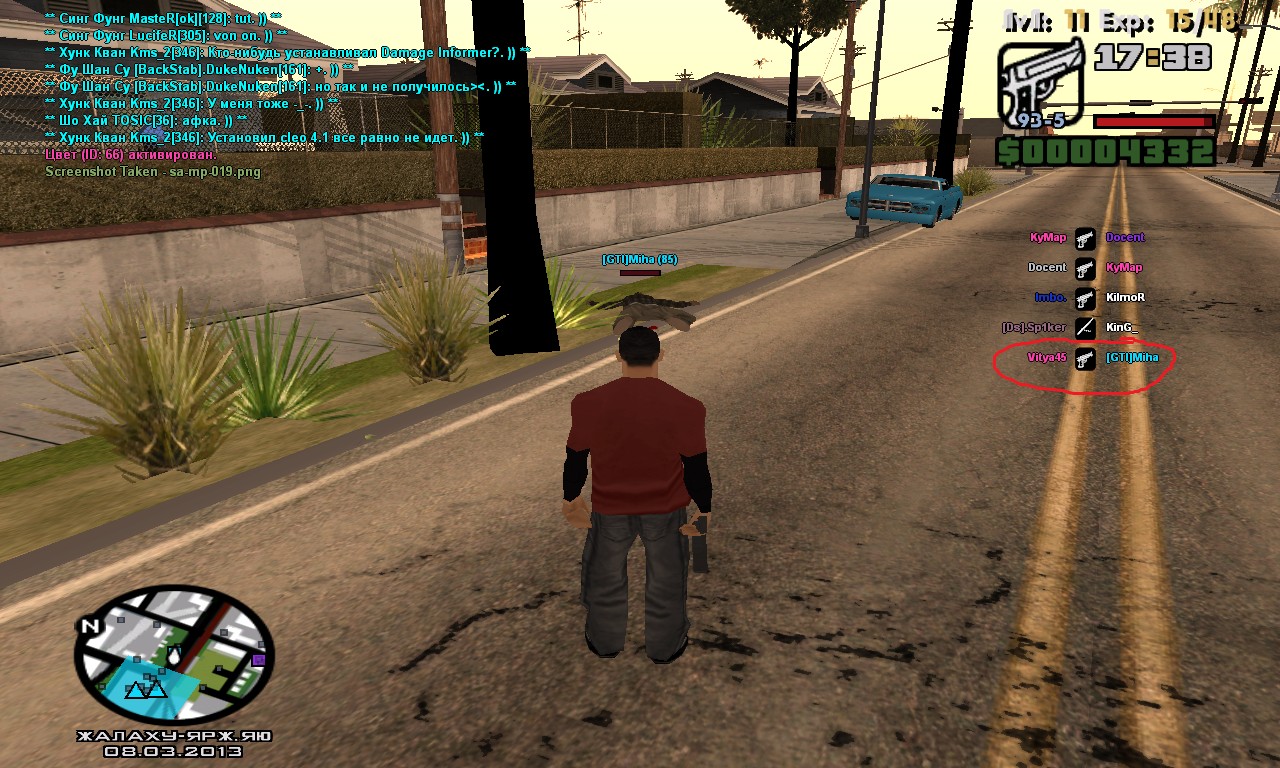This screenshot has height=768, width=1280.
Task: Click the 'Screenshot Taken' chat message
Action: pos(152,172)
